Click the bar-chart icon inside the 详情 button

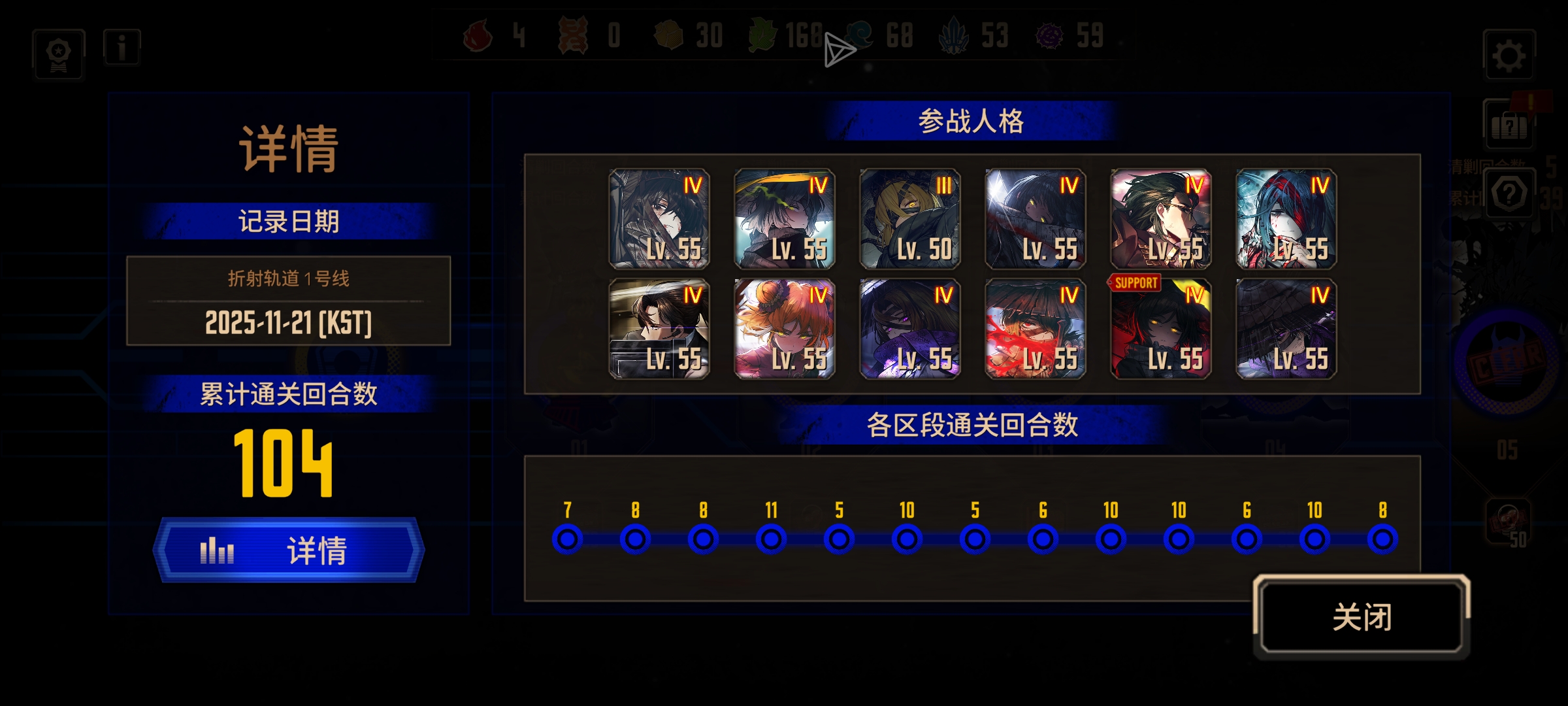(218, 551)
